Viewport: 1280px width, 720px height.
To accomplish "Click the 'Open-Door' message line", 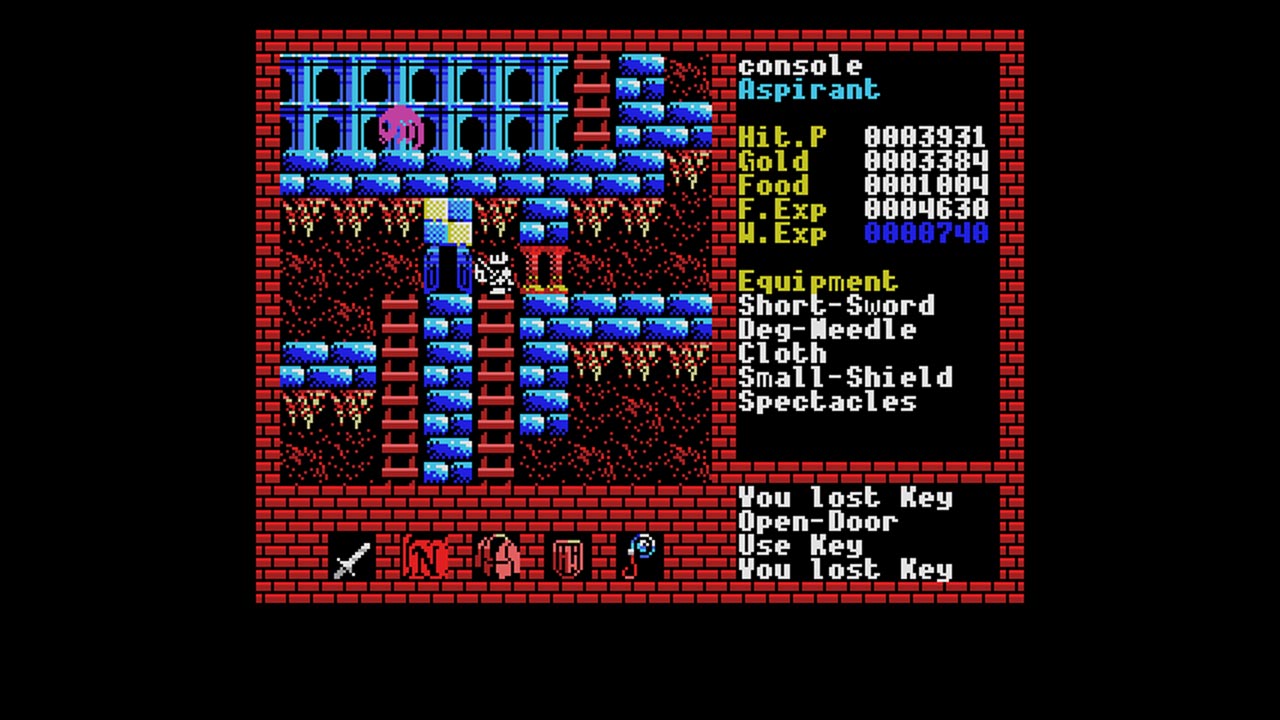I will tap(818, 522).
